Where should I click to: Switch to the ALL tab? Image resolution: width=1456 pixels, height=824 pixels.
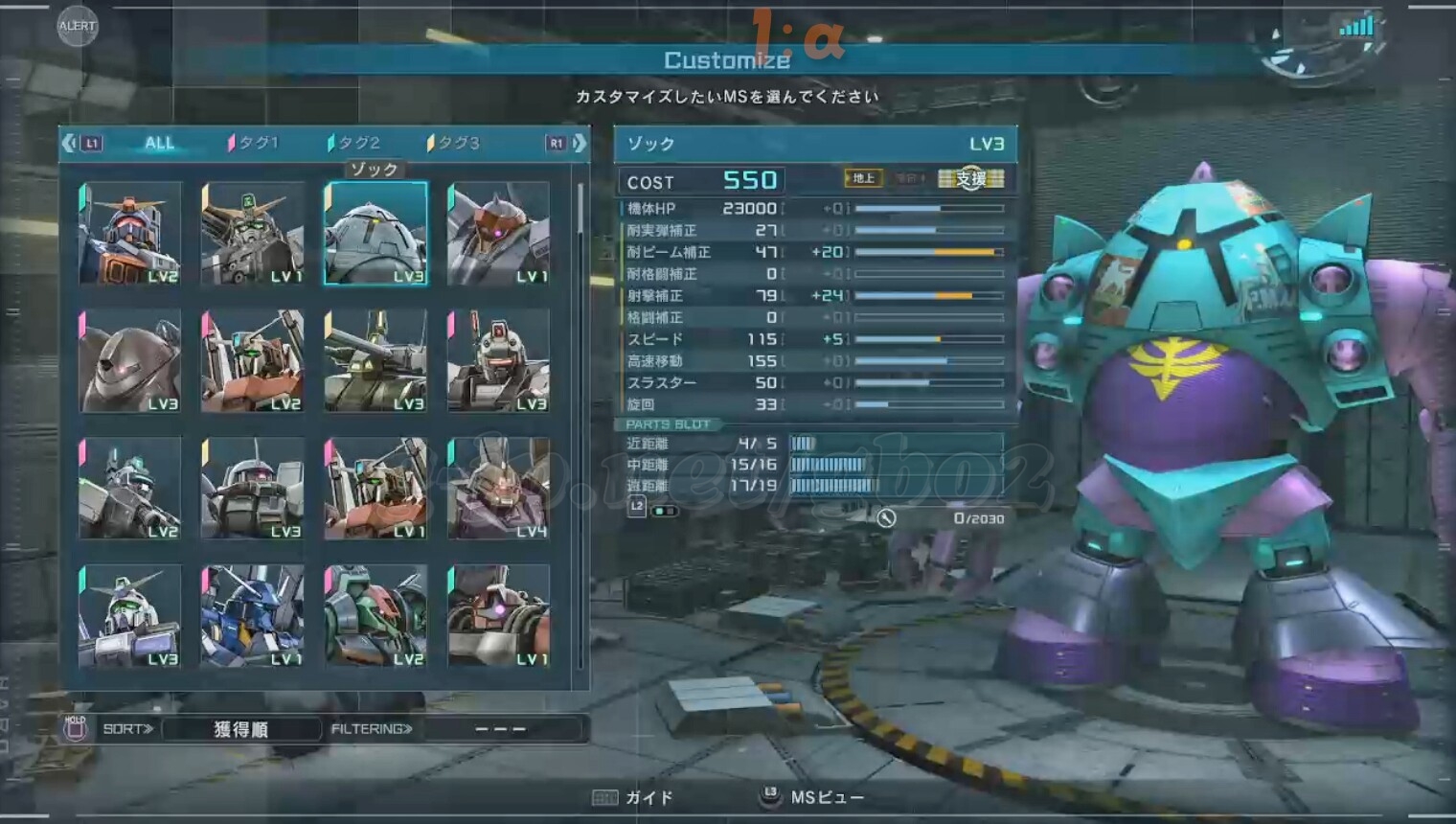point(159,143)
